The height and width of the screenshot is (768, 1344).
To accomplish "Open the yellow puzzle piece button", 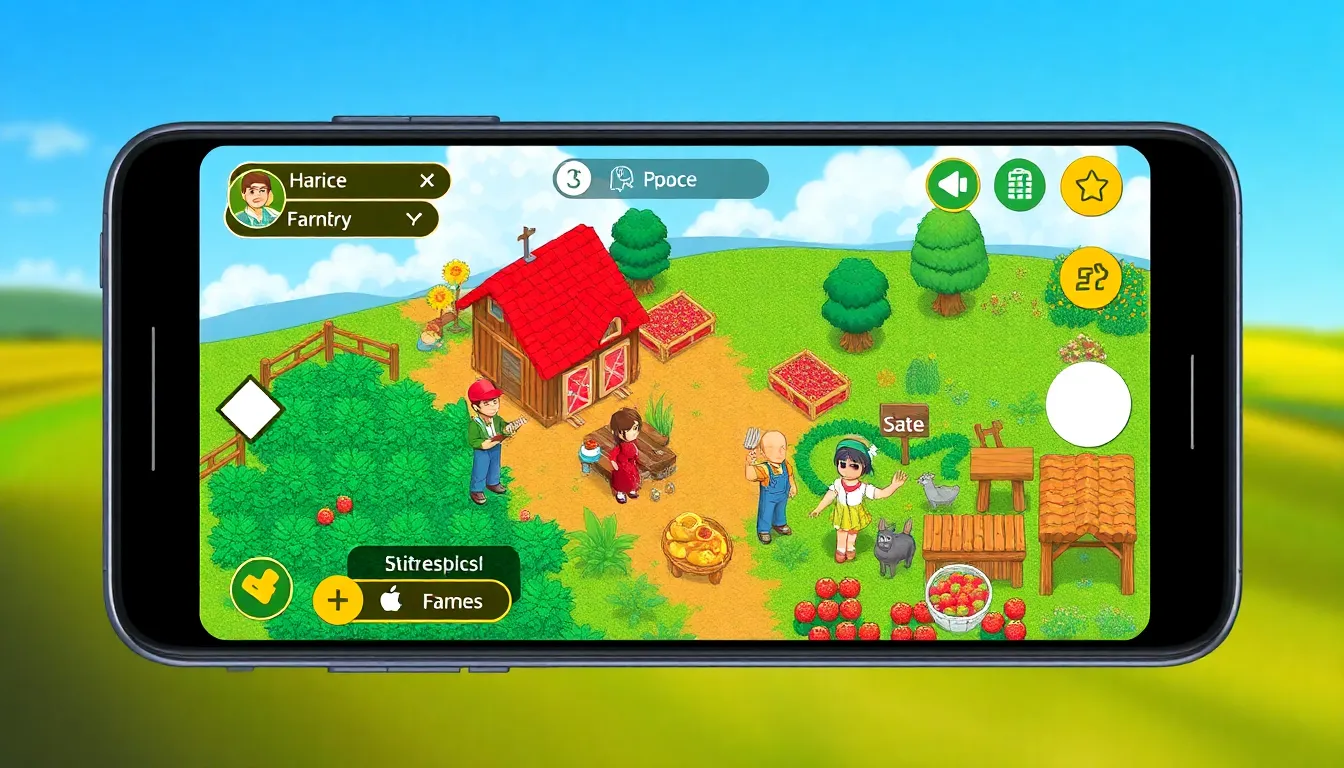I will pyautogui.click(x=1091, y=277).
